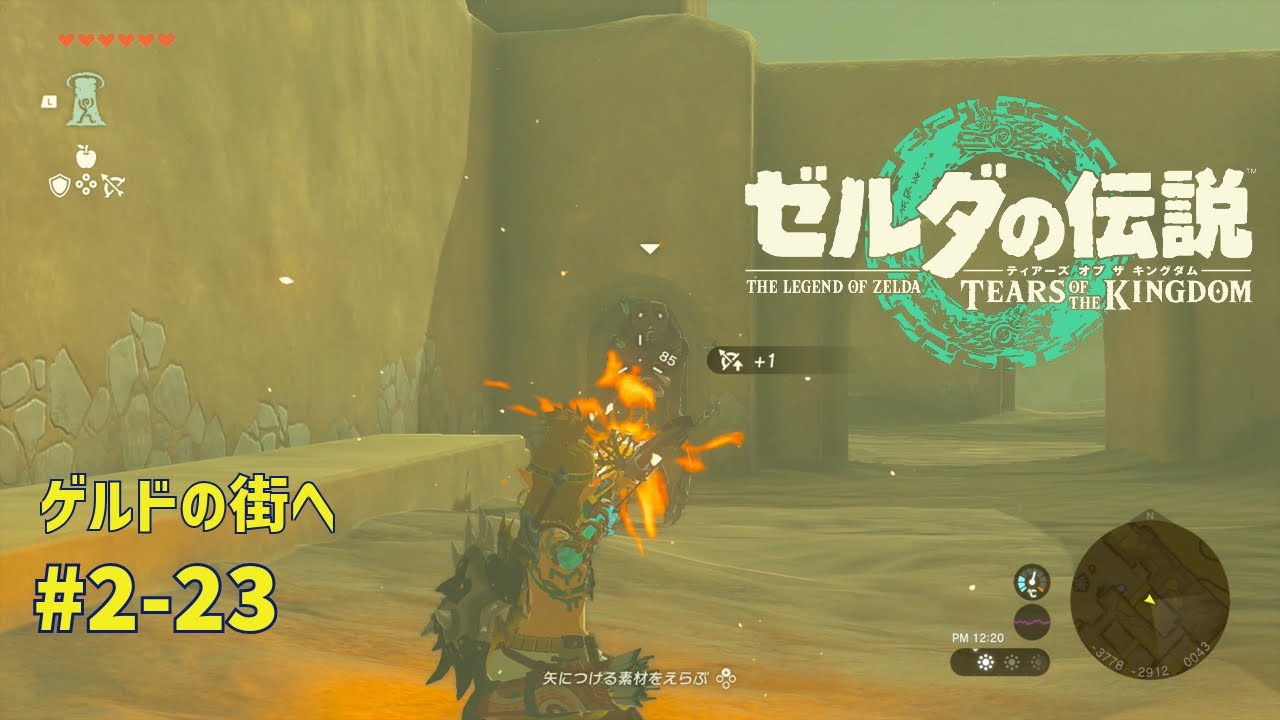Open the bow and arrow quick-select icon

click(x=113, y=185)
